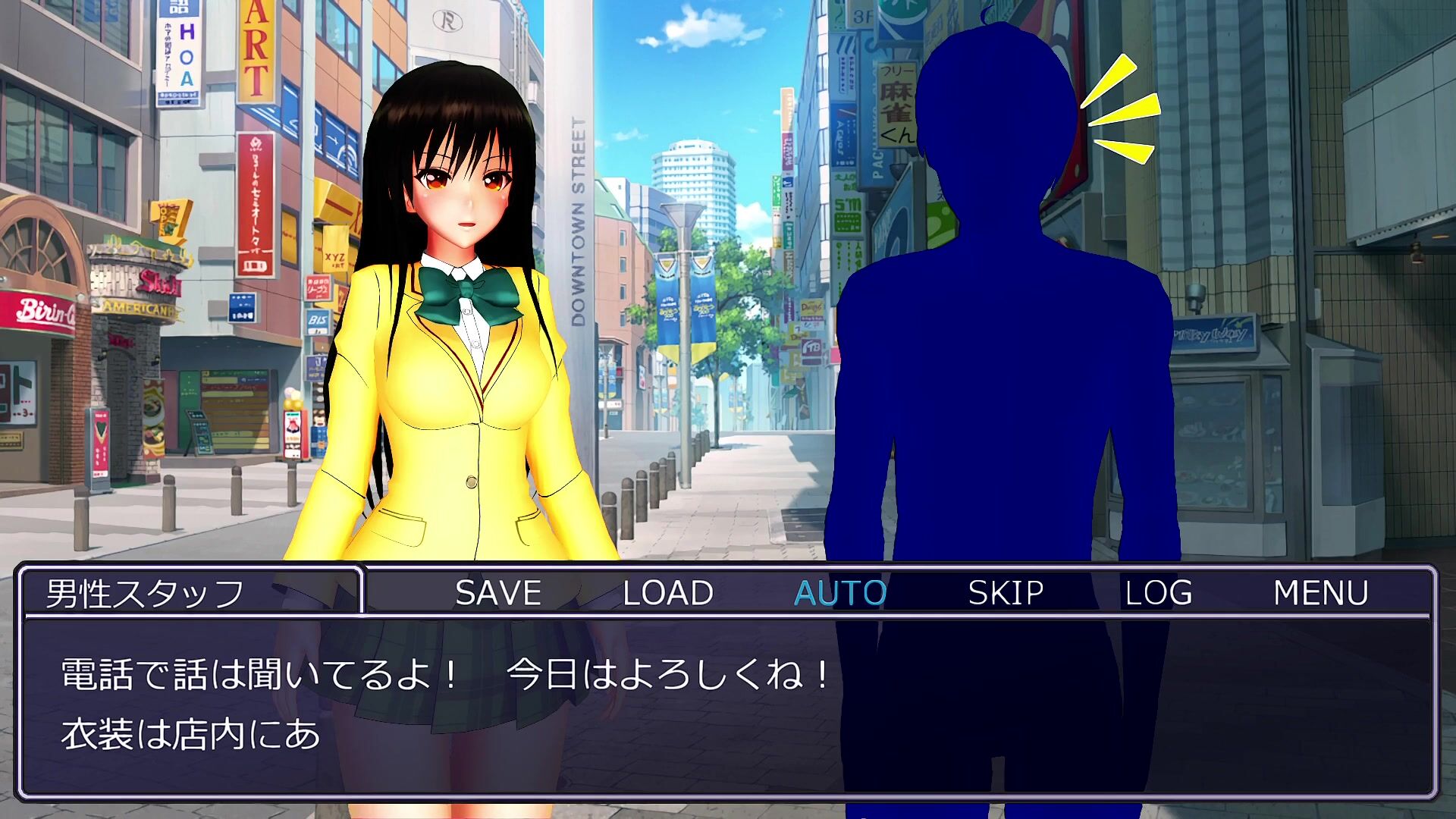
Task: Open the LOAD game screen
Action: click(x=667, y=593)
